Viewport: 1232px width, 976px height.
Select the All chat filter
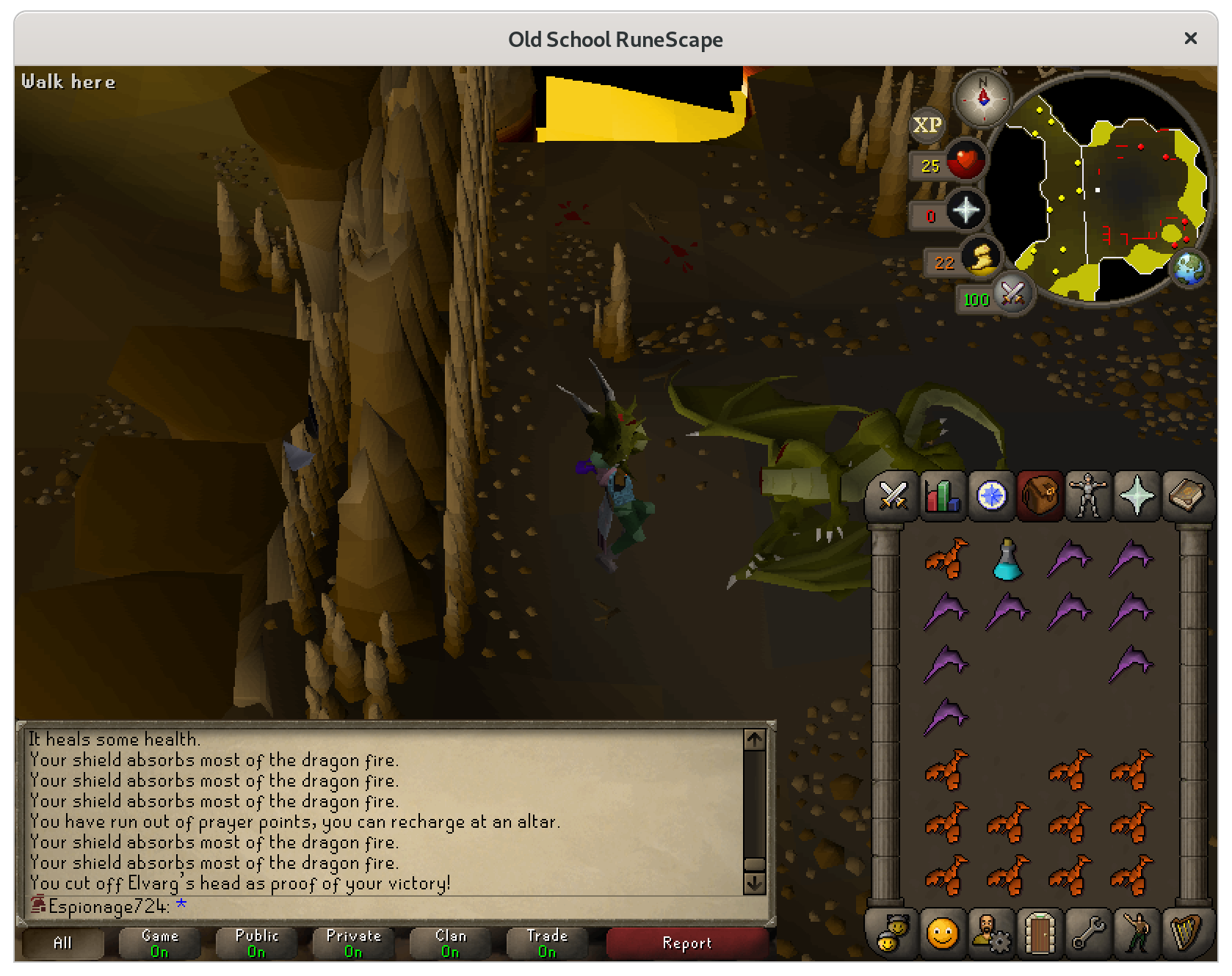pos(62,943)
